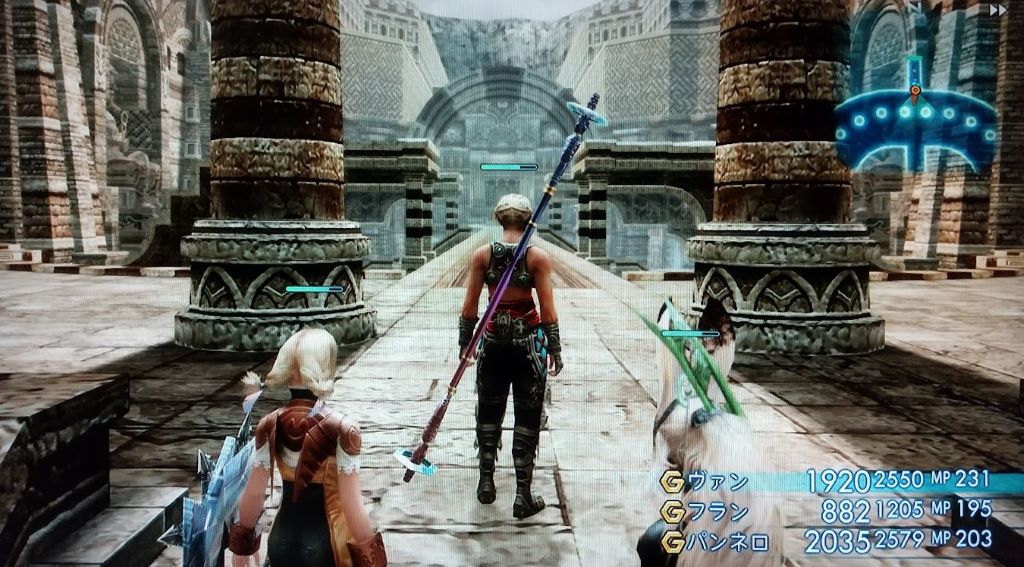Select フラン in the party list
This screenshot has height=567, width=1024.
[x=718, y=511]
